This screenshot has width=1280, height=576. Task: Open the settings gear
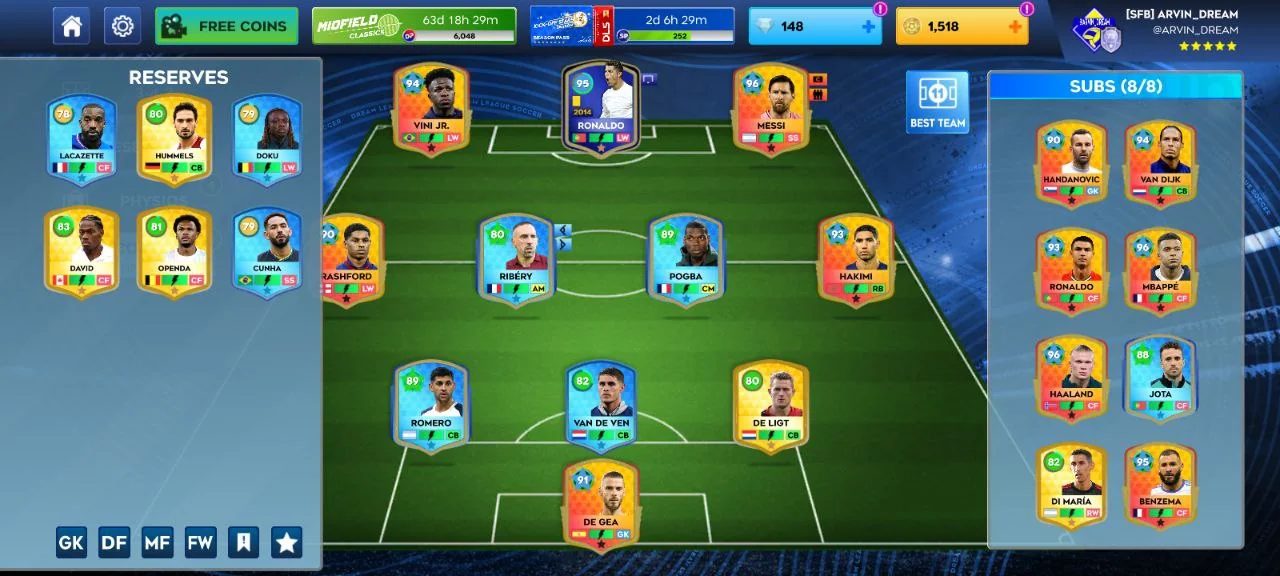(x=122, y=27)
